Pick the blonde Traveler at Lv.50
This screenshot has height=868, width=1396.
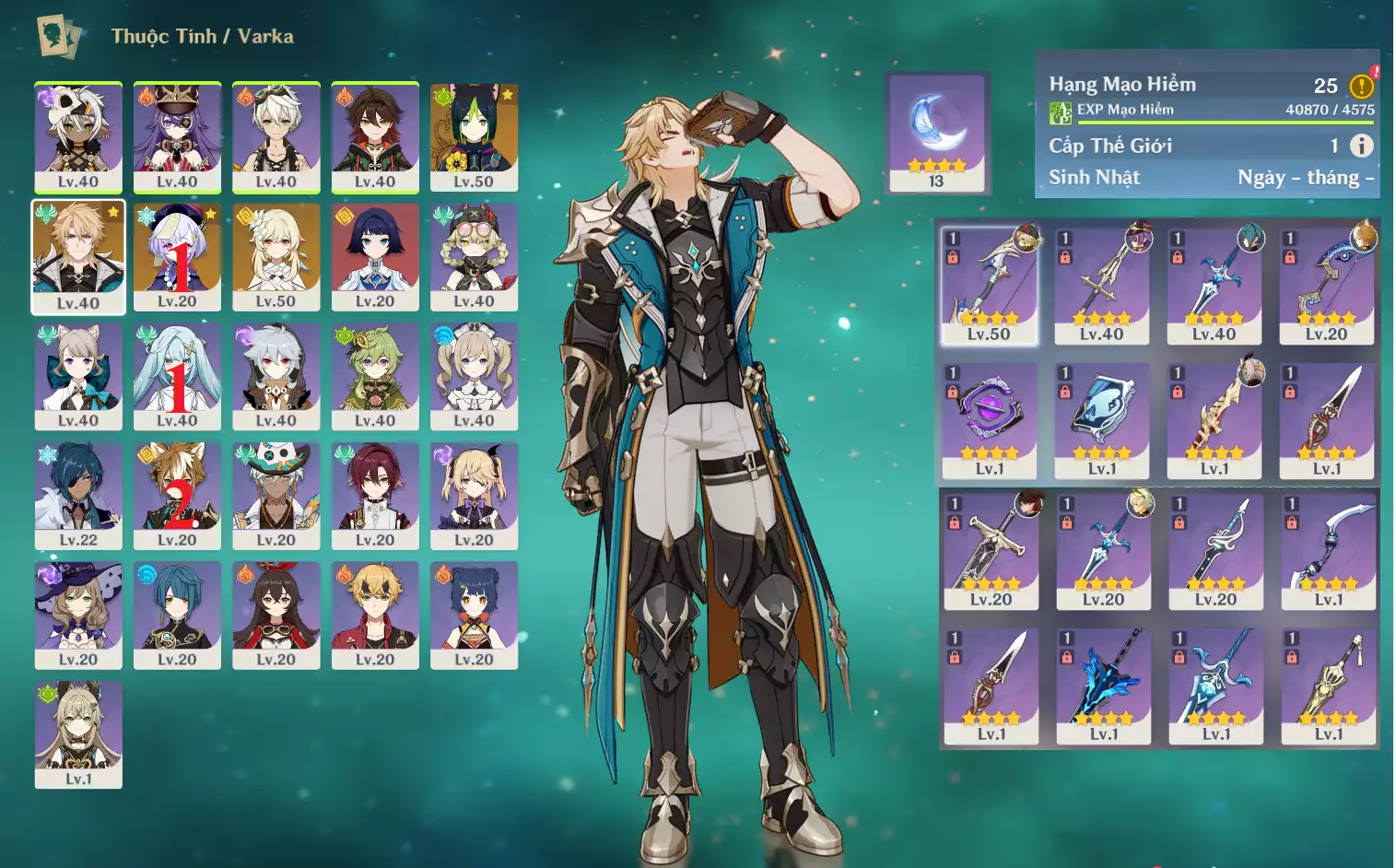(276, 256)
